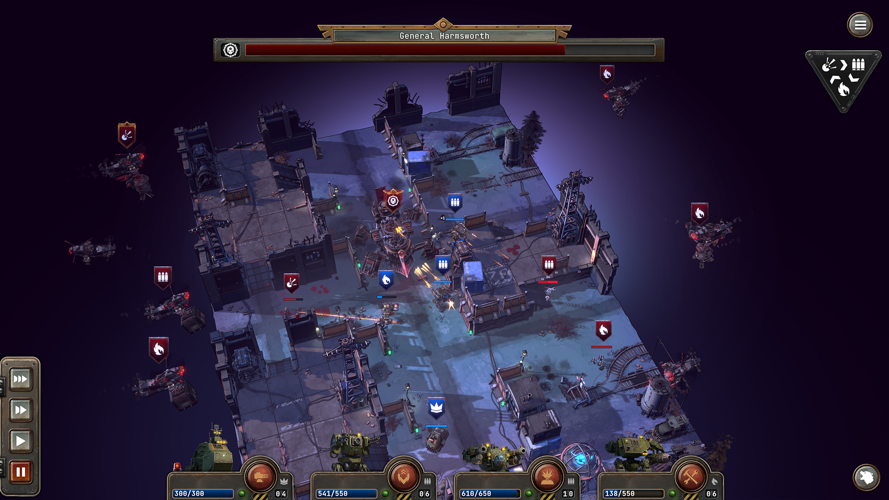Activate the shield ability of the 541/550 mech

coord(403,475)
